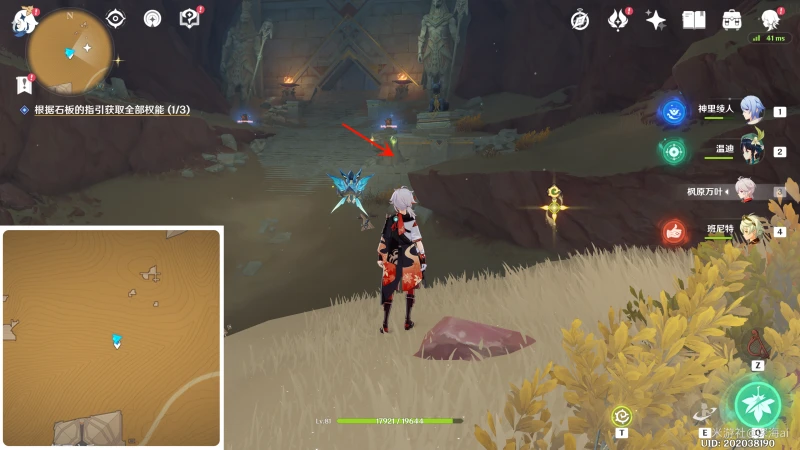Screen dimensions: 800x450
Task: Open the Adventurer Handbook book icon
Action: [694, 19]
